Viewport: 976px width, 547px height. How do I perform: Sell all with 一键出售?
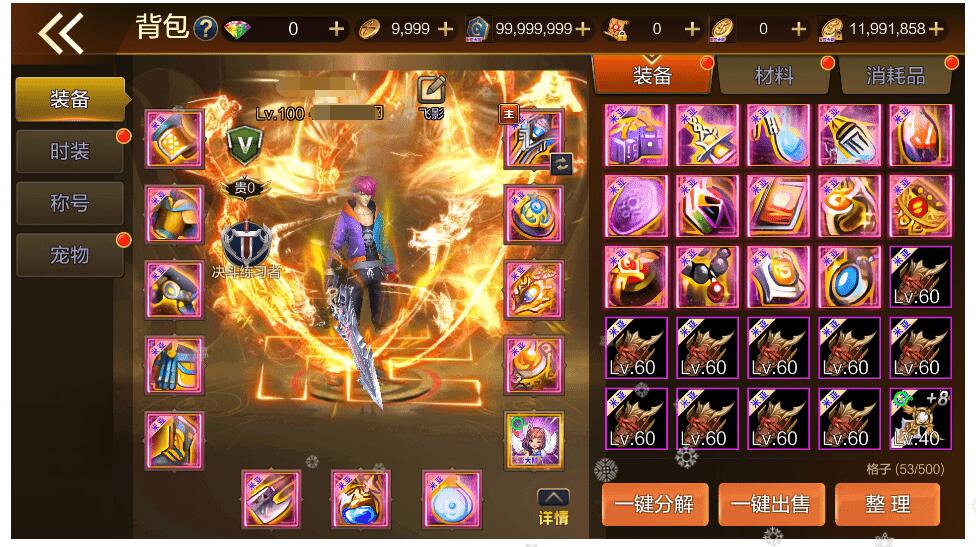[x=770, y=504]
